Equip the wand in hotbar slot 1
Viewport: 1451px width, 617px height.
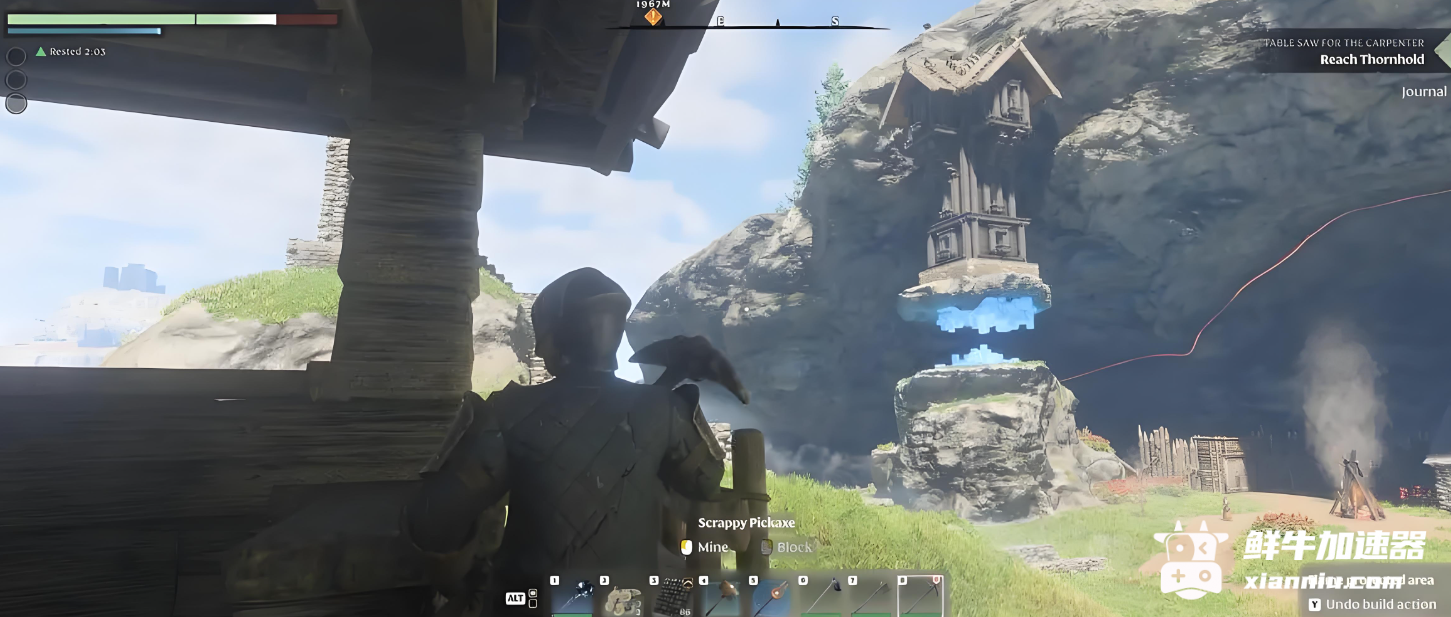[573, 597]
